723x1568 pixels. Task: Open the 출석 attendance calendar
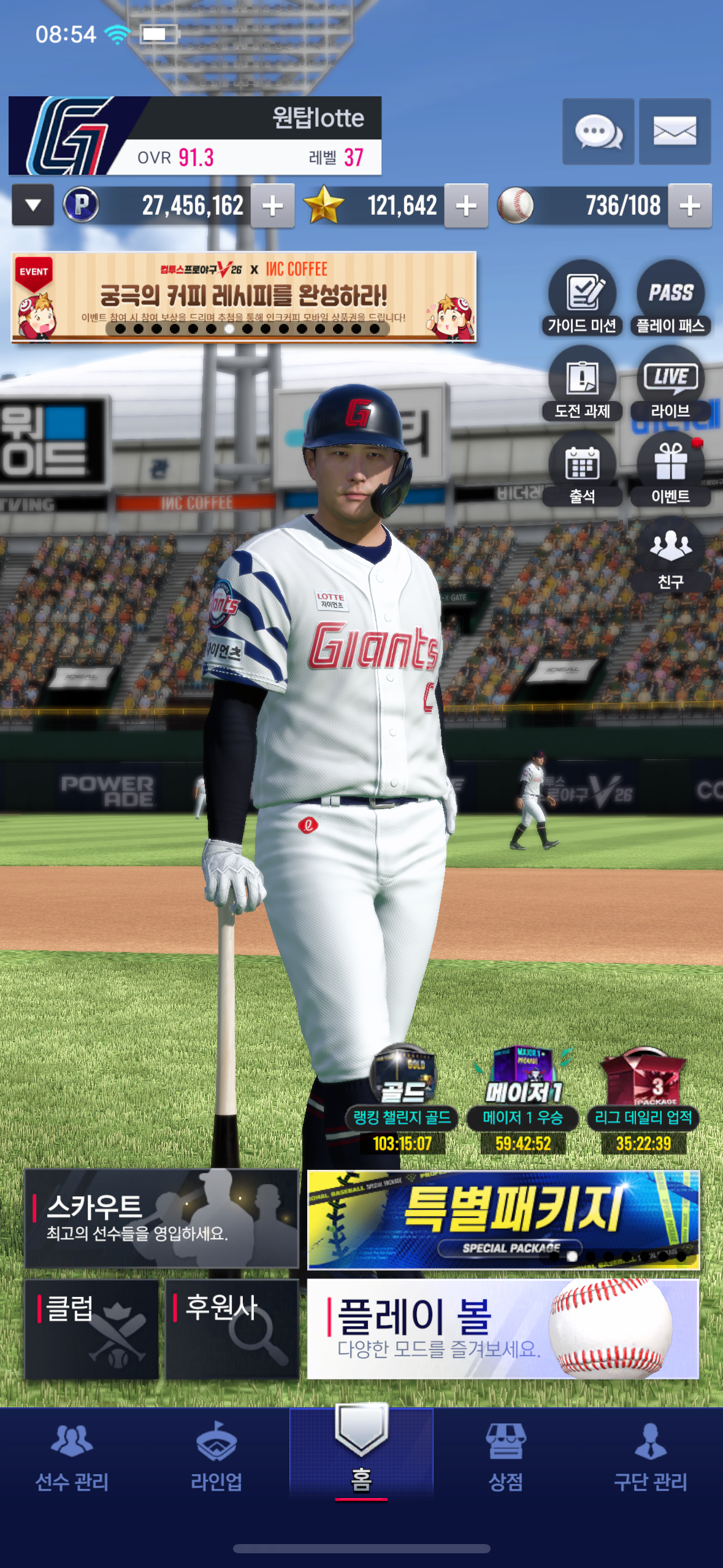(x=582, y=469)
